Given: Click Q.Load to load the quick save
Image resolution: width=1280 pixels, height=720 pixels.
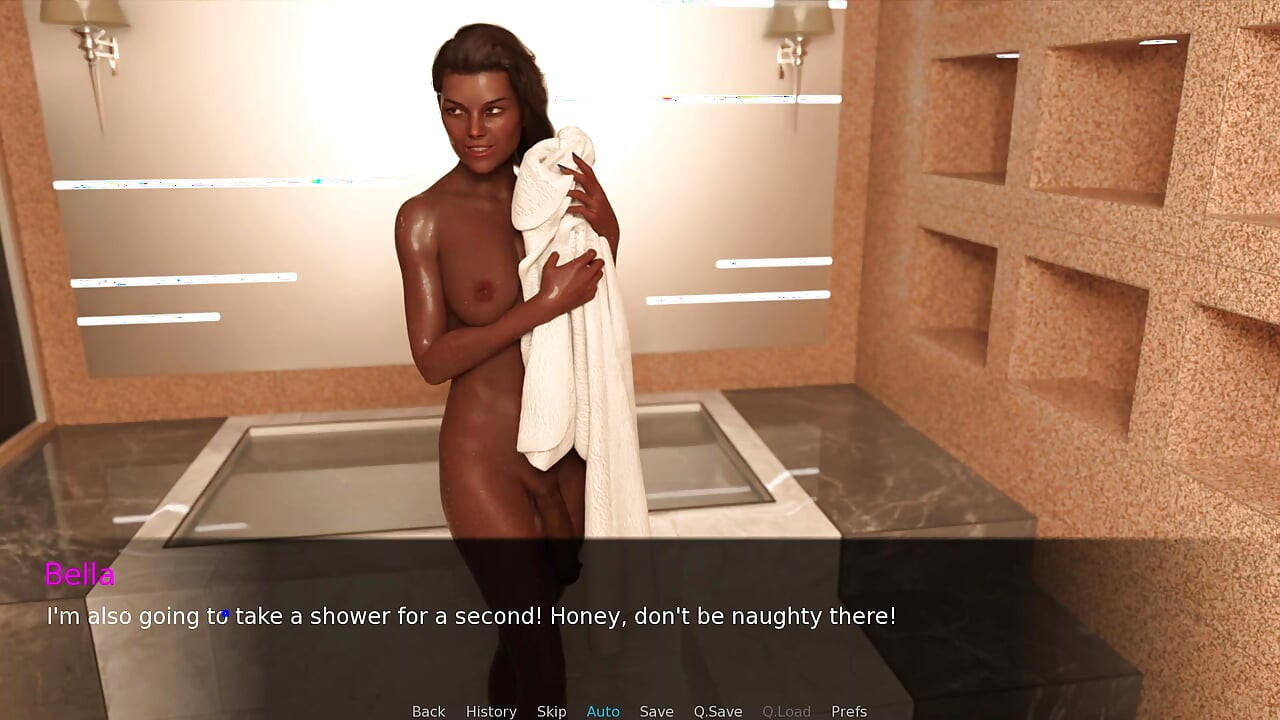Looking at the screenshot, I should point(786,710).
